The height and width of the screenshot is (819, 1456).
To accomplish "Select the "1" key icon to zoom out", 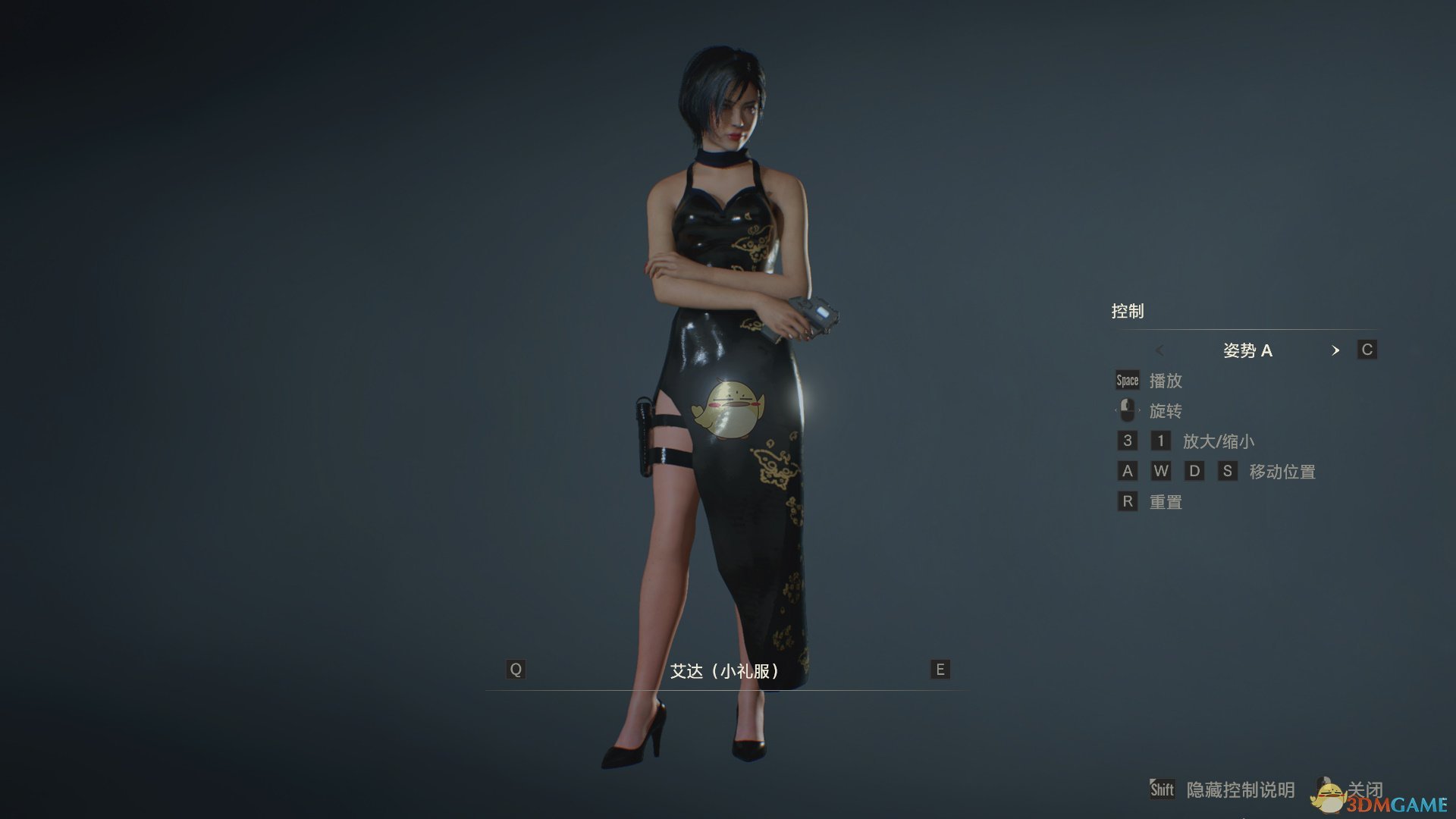I will click(x=1161, y=441).
